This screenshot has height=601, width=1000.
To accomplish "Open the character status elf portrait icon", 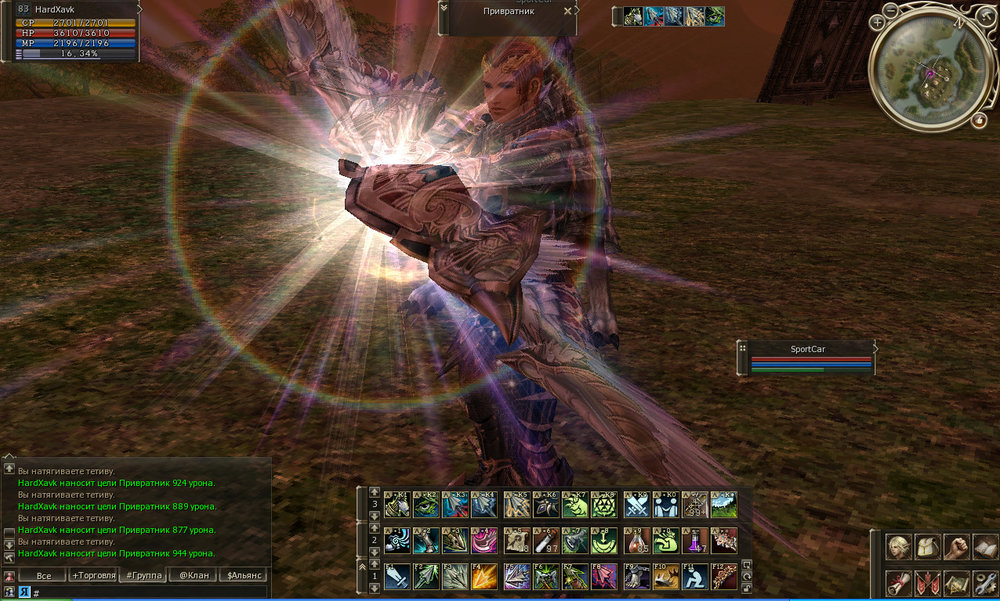I will (897, 548).
